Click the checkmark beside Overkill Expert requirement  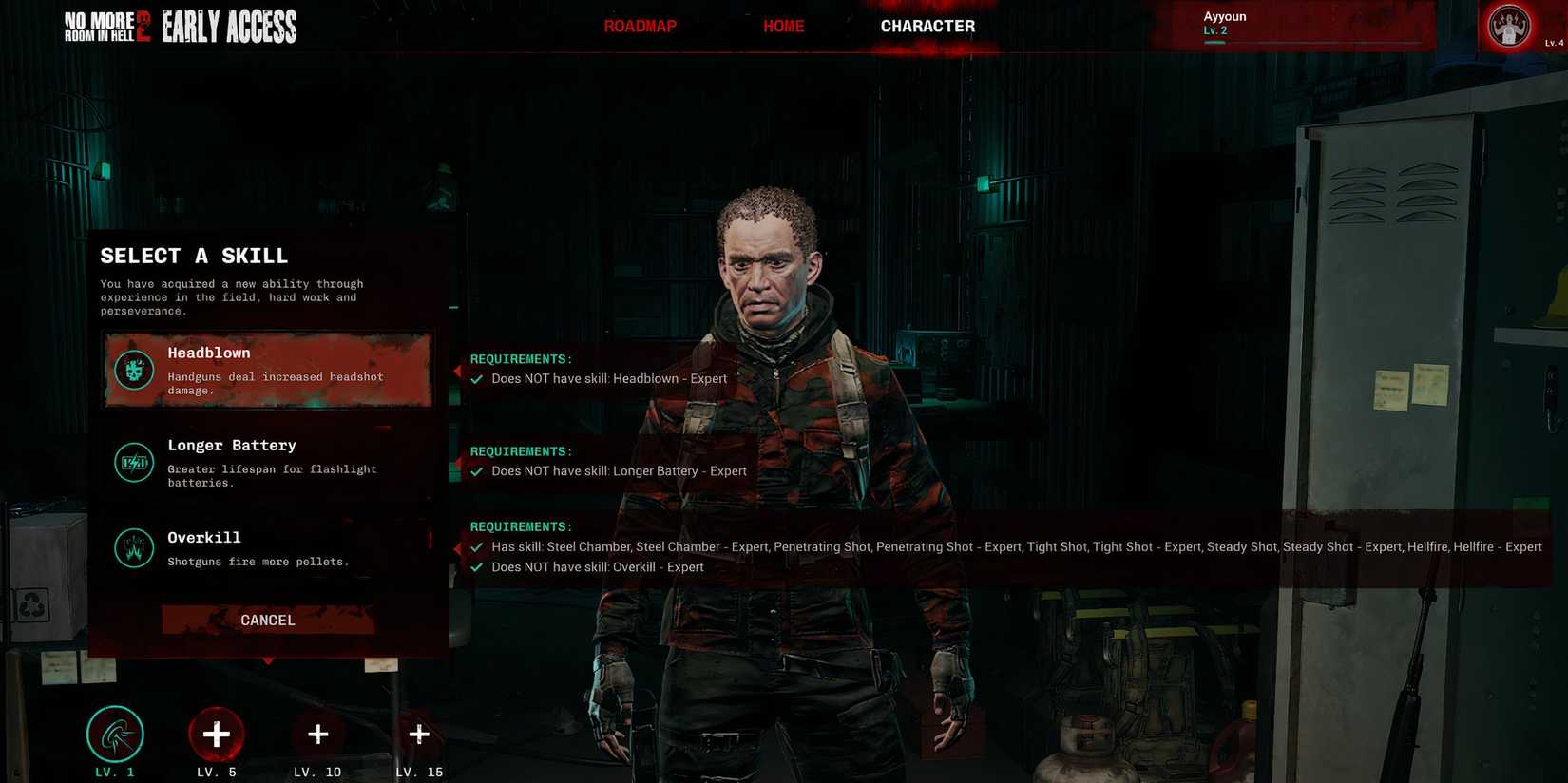coord(475,567)
